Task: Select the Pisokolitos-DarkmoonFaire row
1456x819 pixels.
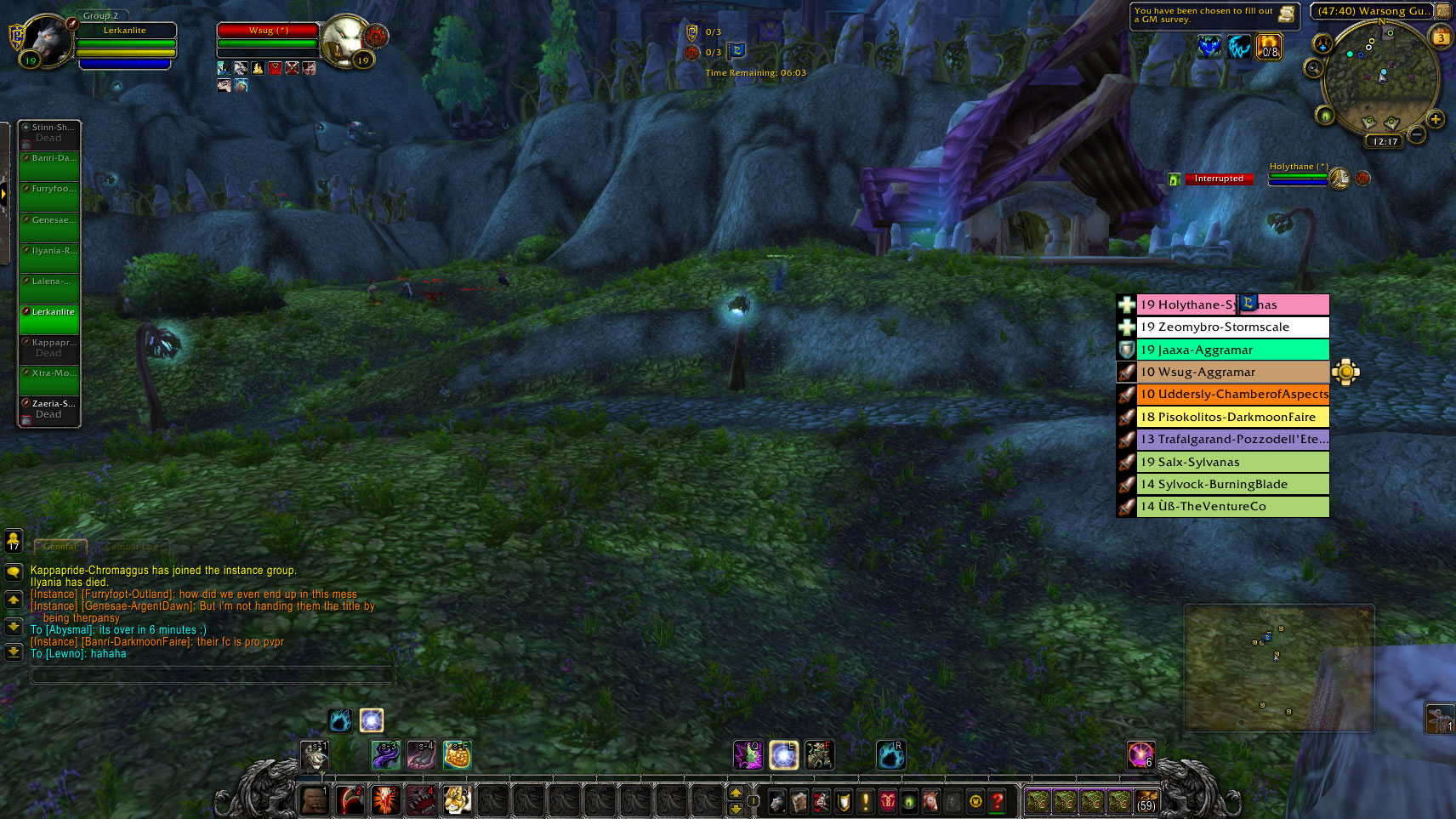Action: pos(1231,417)
